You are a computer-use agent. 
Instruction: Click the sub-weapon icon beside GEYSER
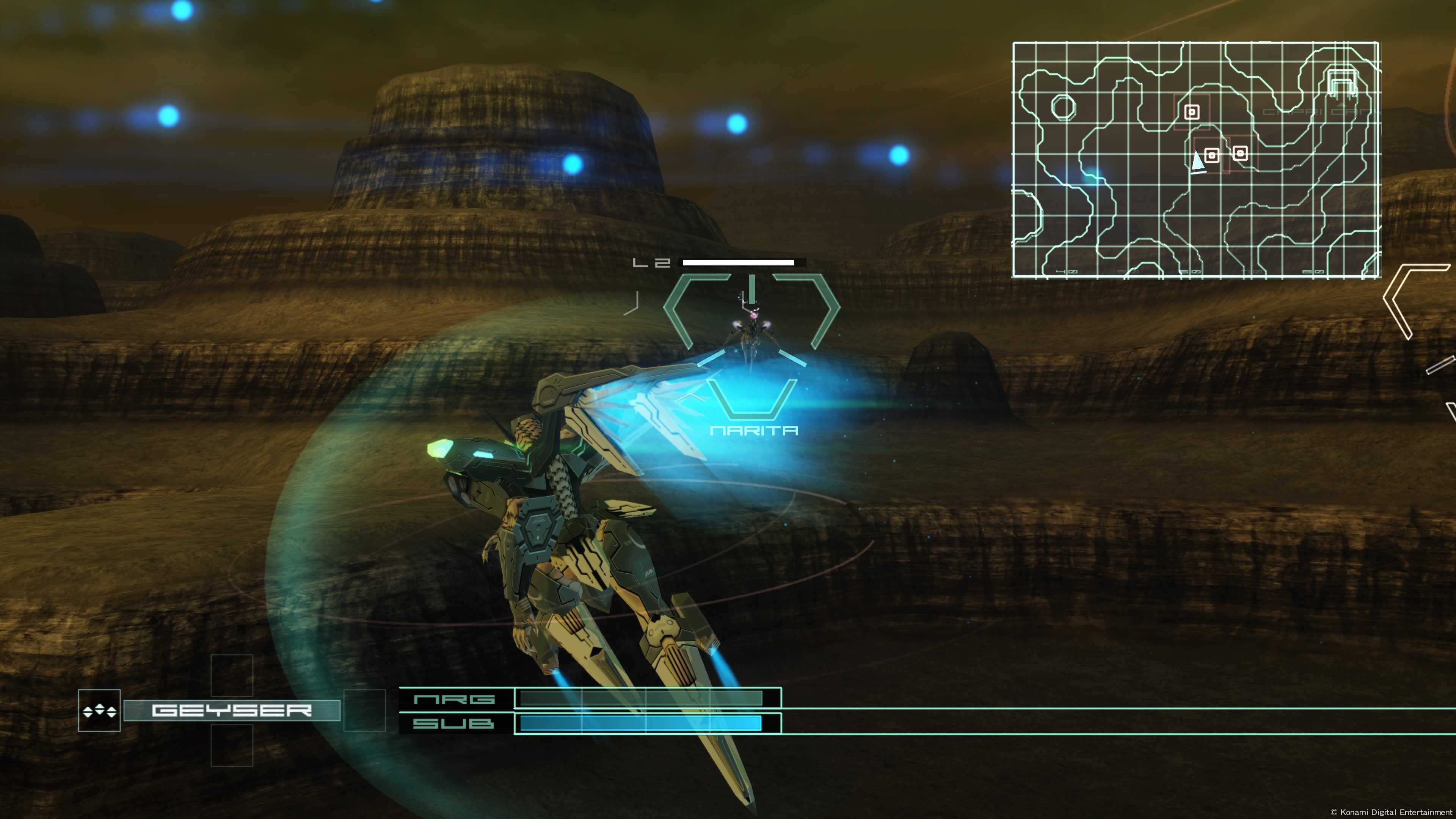(99, 711)
